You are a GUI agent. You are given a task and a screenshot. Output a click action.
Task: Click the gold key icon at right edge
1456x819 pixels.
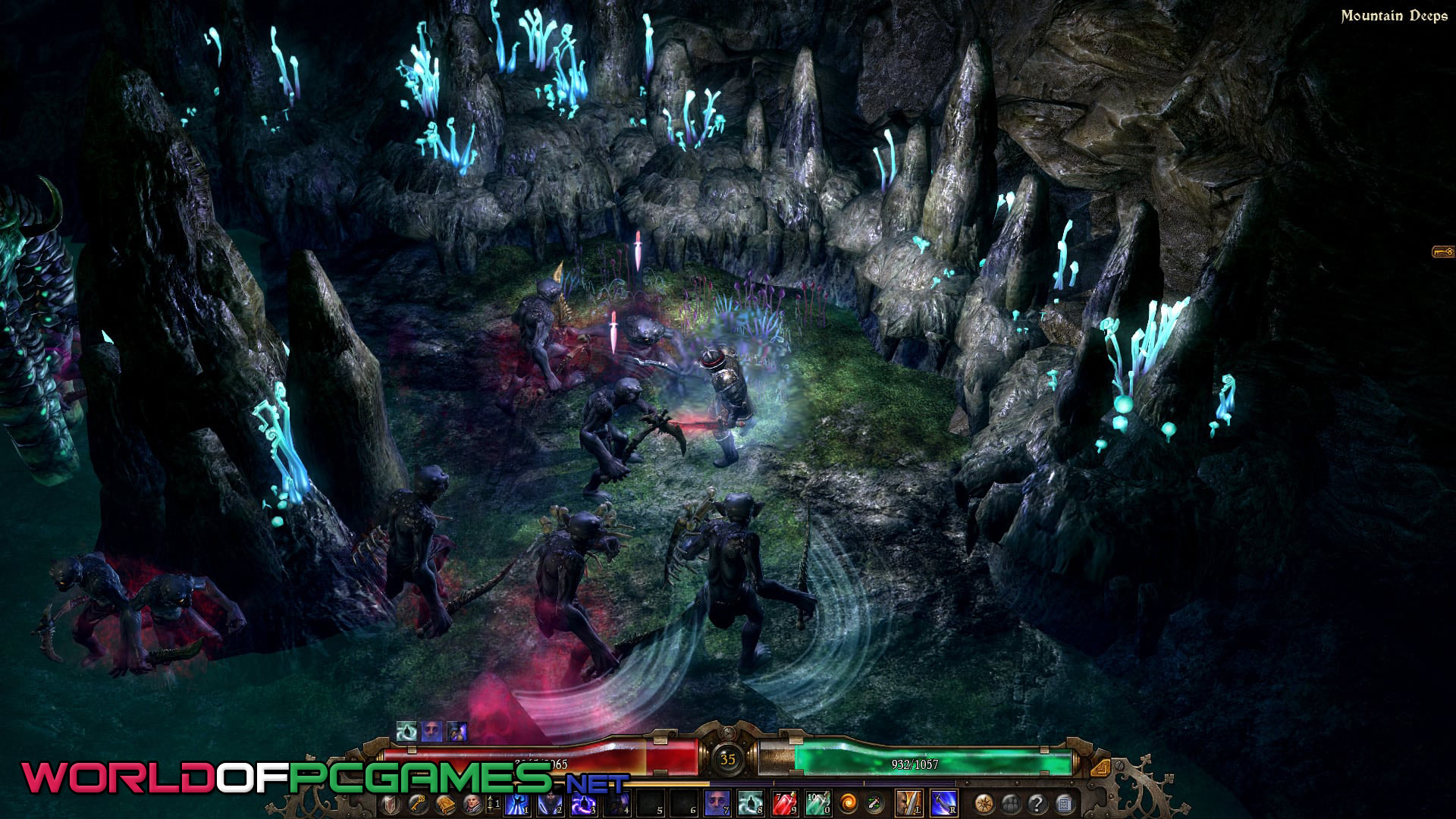1442,252
